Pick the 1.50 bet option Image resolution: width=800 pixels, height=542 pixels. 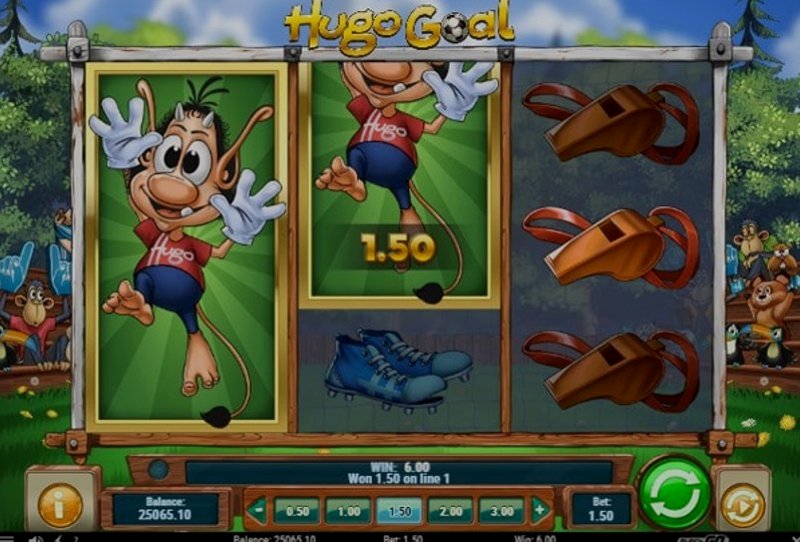tap(399, 510)
